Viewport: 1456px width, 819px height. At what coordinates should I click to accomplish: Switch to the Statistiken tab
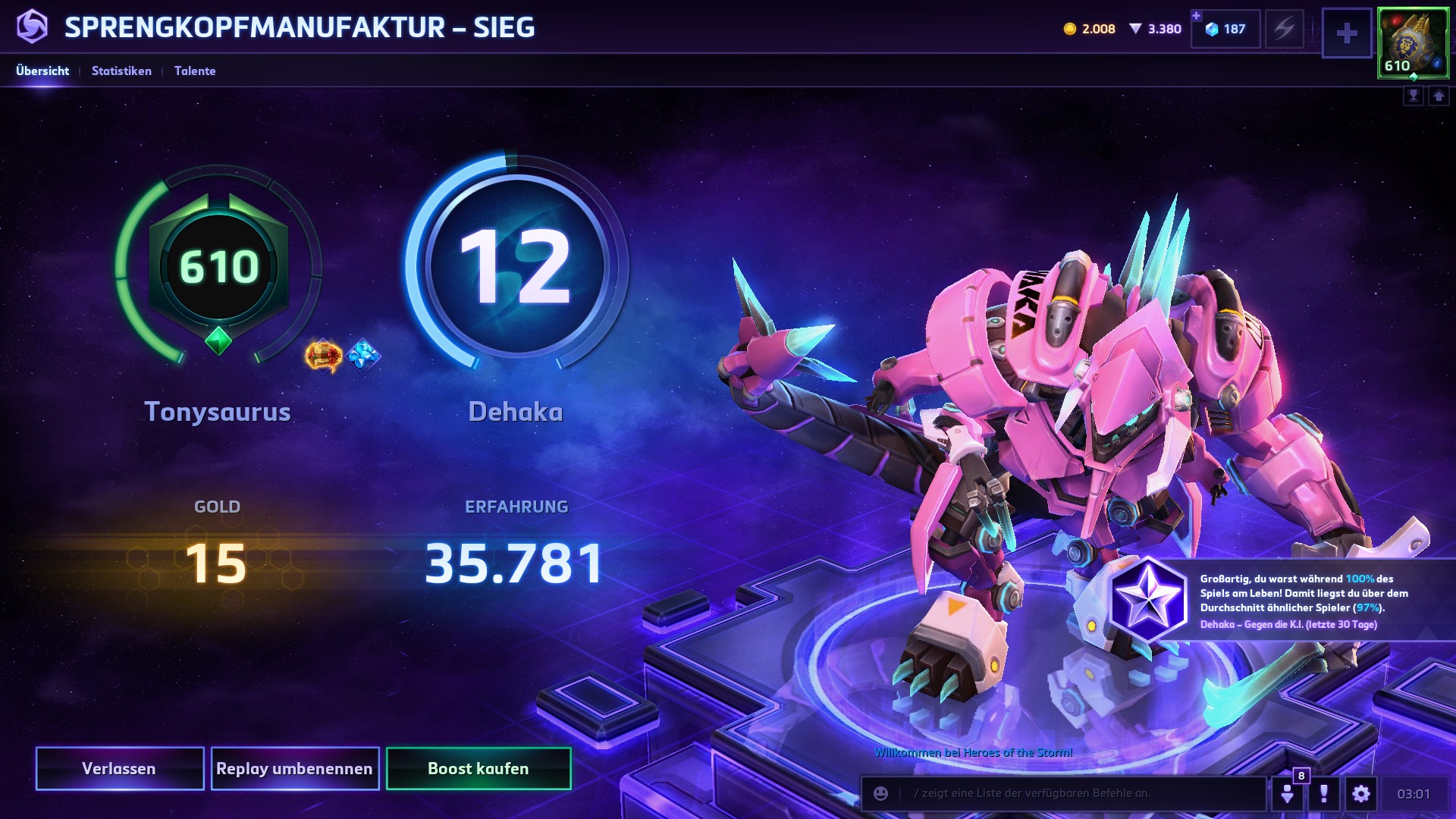click(x=121, y=71)
